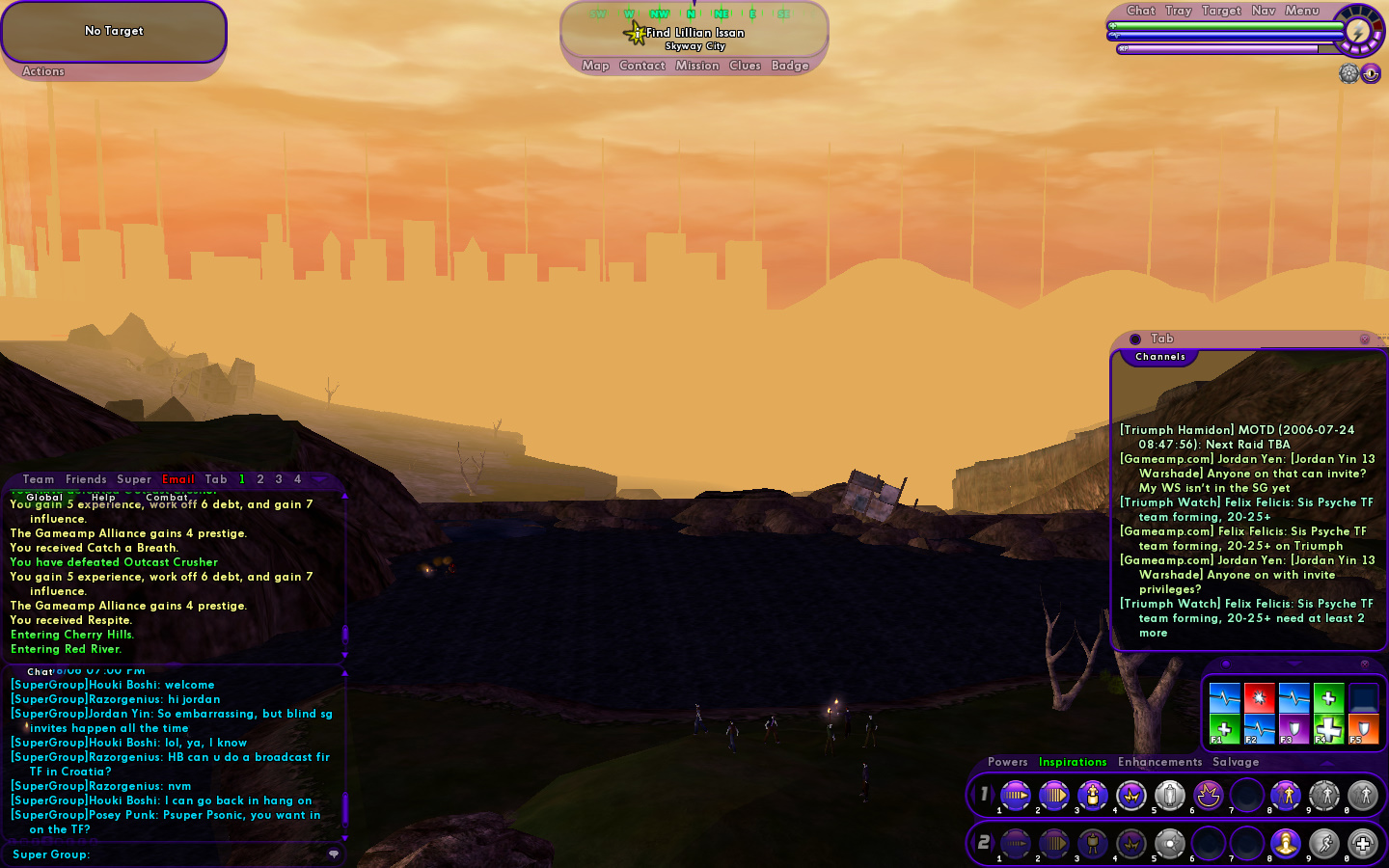Toggle the Chat window from the top bar
The height and width of the screenshot is (868, 1389).
(x=1140, y=11)
